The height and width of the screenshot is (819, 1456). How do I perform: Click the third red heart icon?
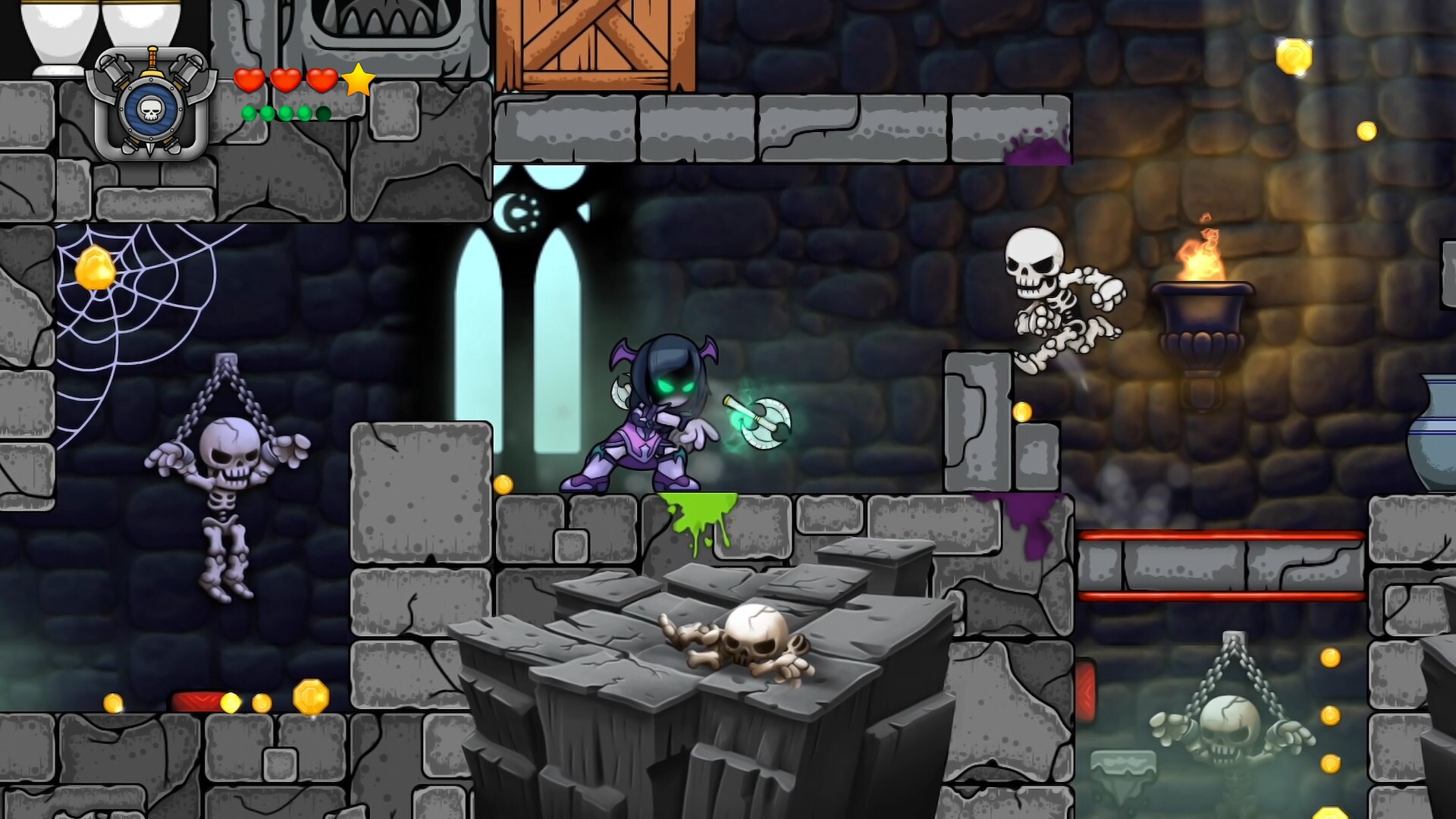click(x=322, y=78)
